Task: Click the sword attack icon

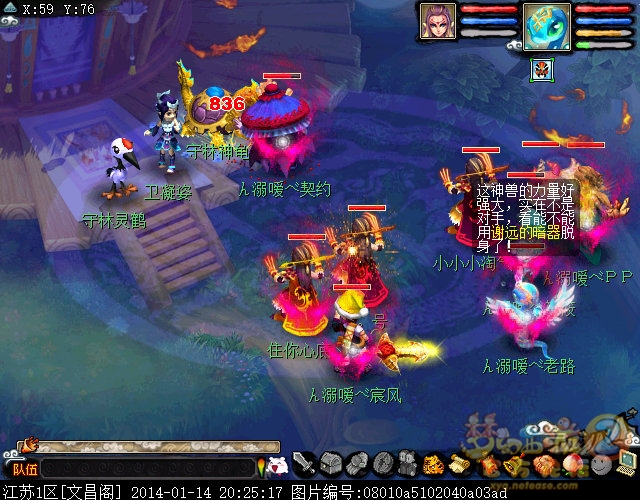Action: coord(306,463)
